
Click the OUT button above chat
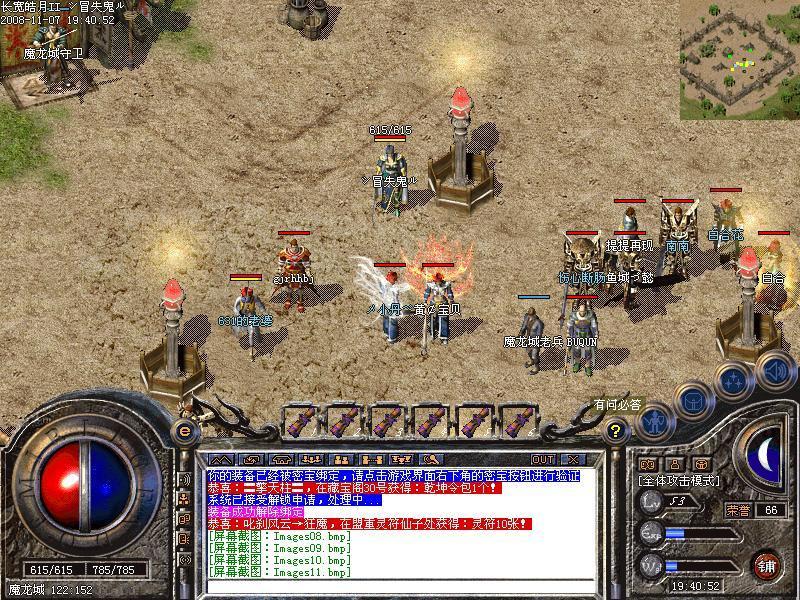(x=543, y=459)
